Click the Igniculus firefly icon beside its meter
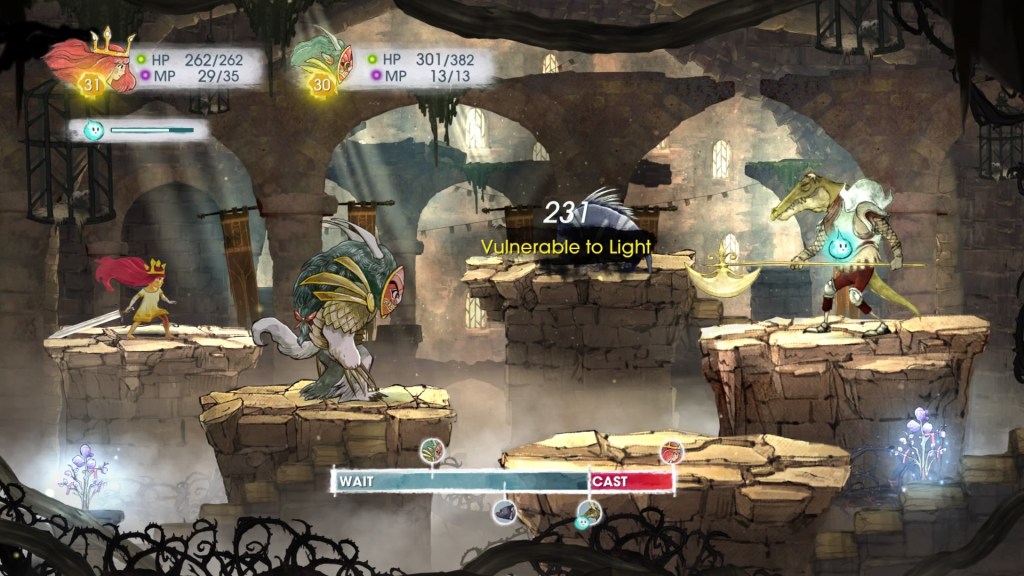Screen dimensions: 1024x576 94,130
